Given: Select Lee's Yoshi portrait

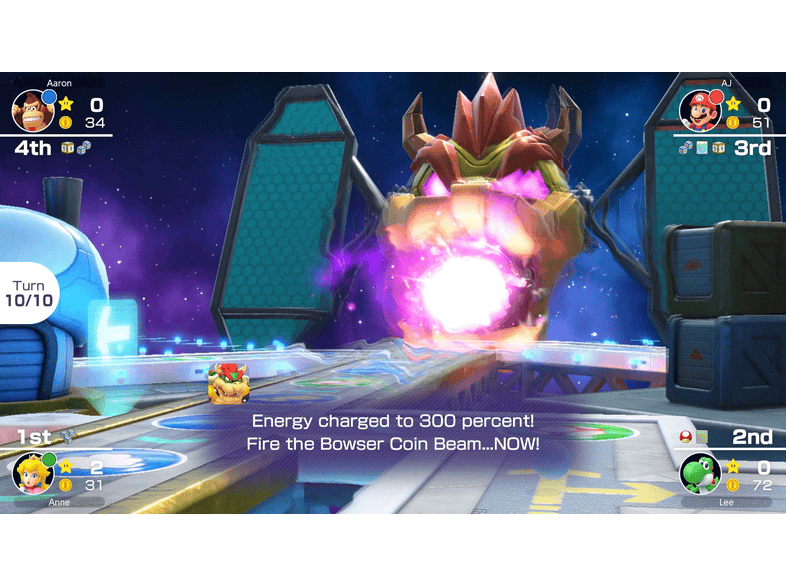Looking at the screenshot, I should (x=700, y=472).
